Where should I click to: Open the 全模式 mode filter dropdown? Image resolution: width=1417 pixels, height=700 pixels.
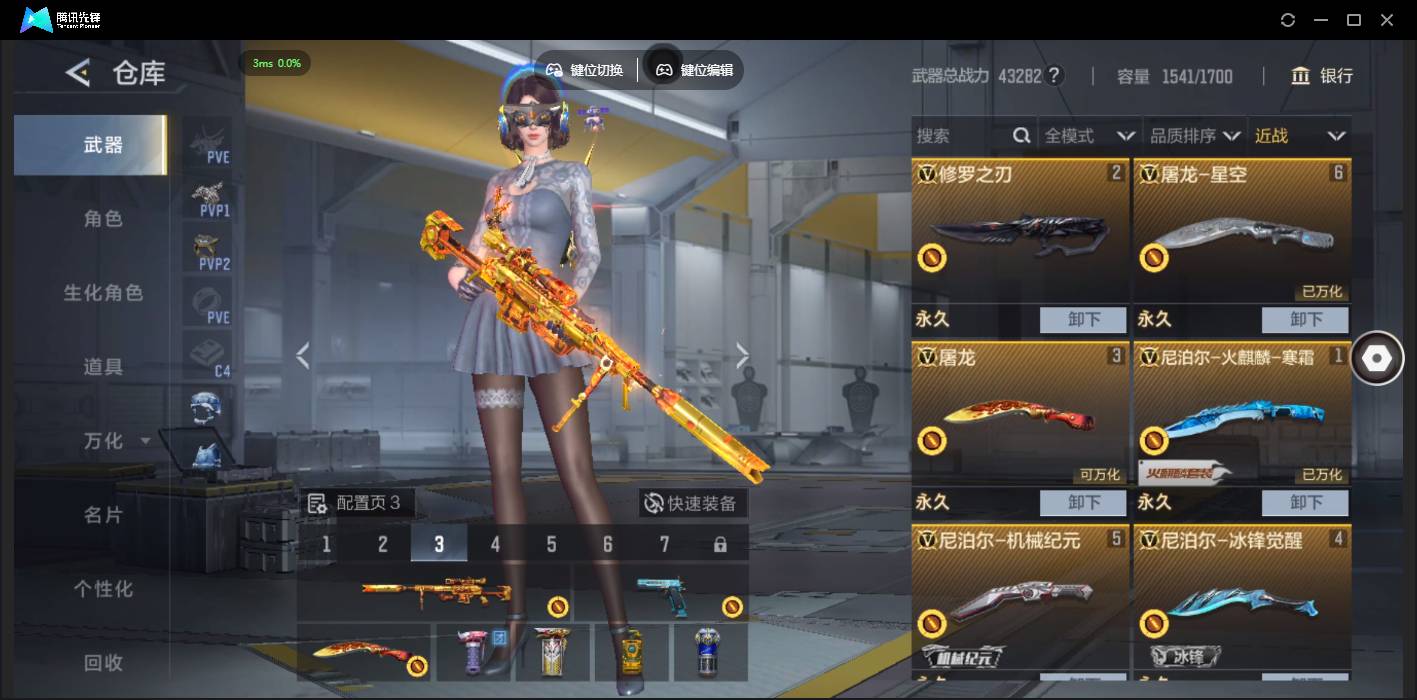1088,136
